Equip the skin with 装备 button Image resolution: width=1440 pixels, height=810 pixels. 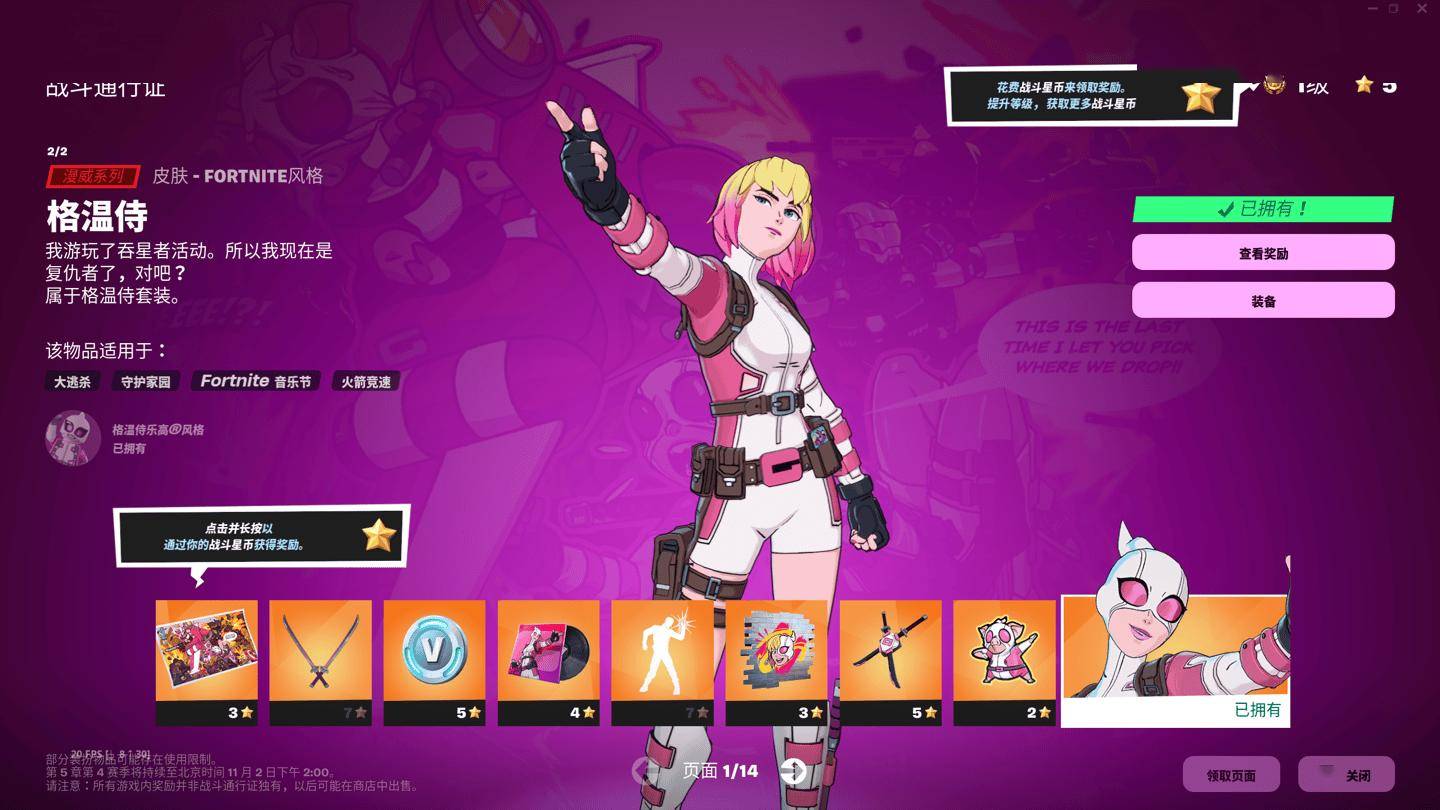(x=1263, y=301)
